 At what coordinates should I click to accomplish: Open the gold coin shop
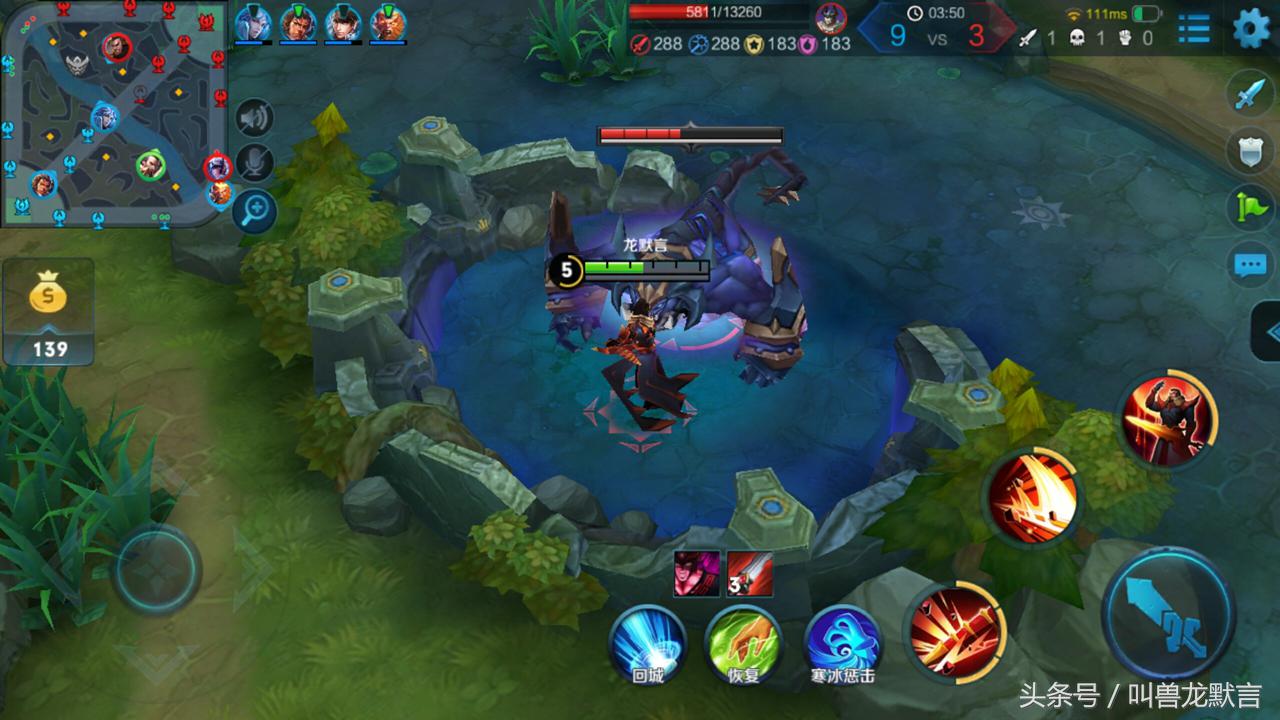48,311
